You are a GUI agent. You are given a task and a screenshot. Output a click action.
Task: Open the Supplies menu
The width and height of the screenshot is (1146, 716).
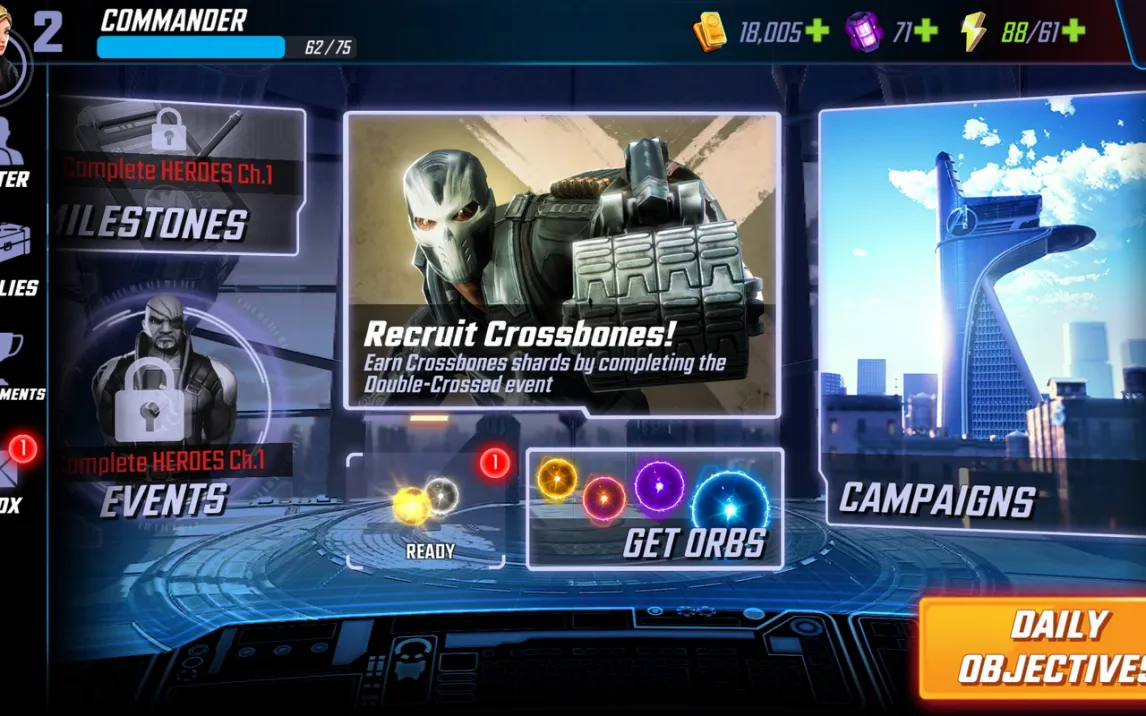tap(18, 262)
